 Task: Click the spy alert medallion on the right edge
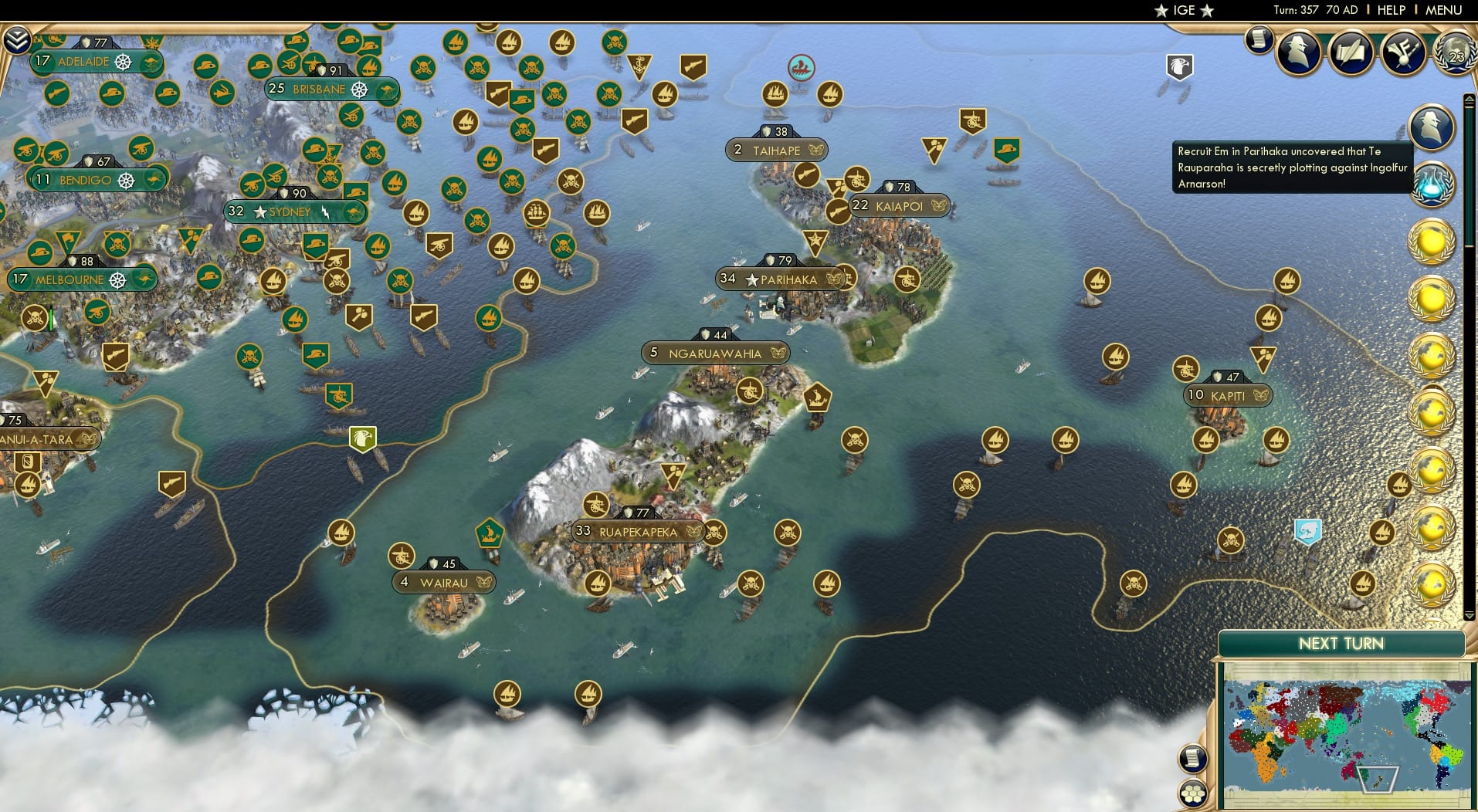click(1432, 127)
